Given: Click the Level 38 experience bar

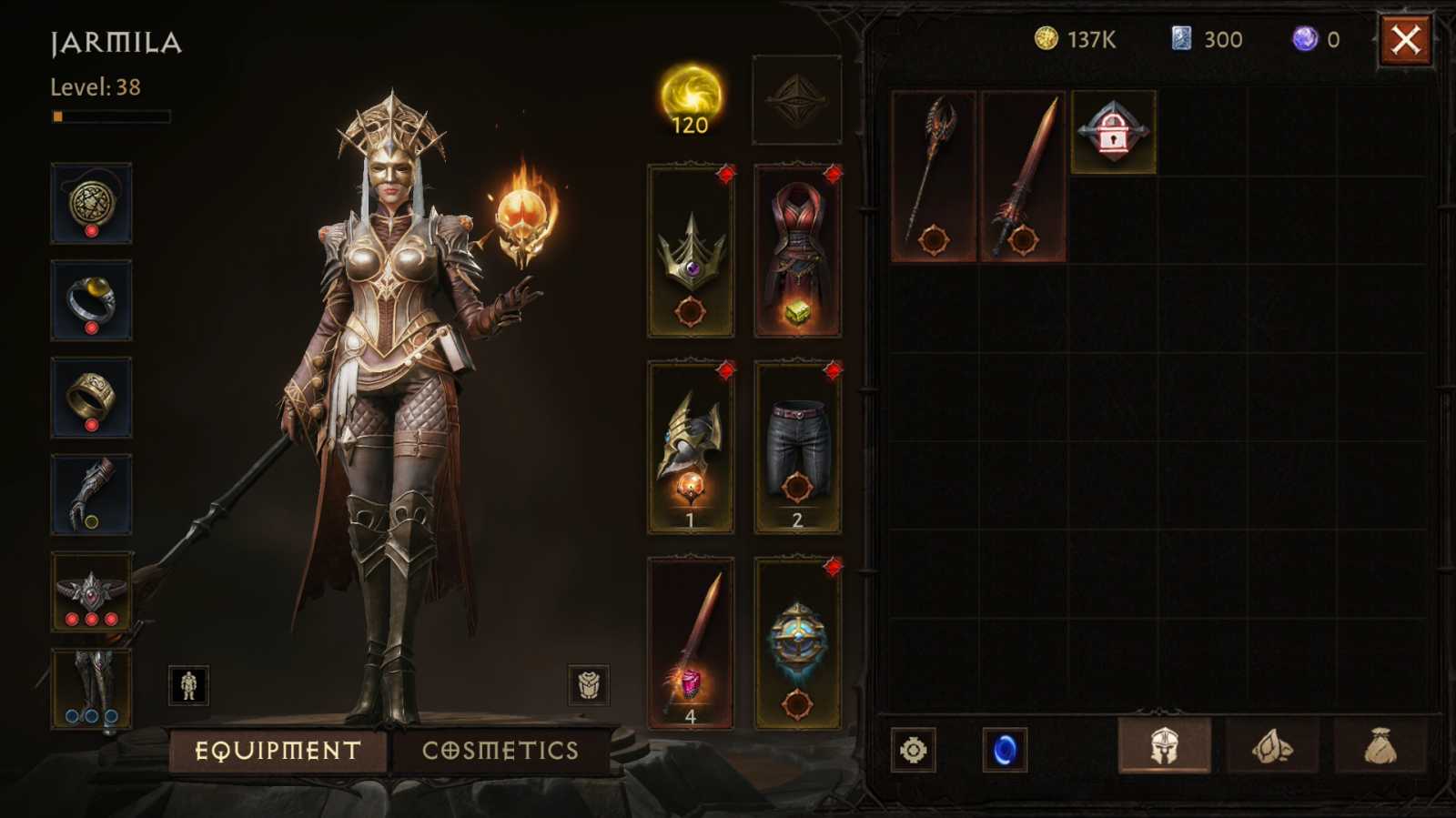Looking at the screenshot, I should [x=109, y=115].
